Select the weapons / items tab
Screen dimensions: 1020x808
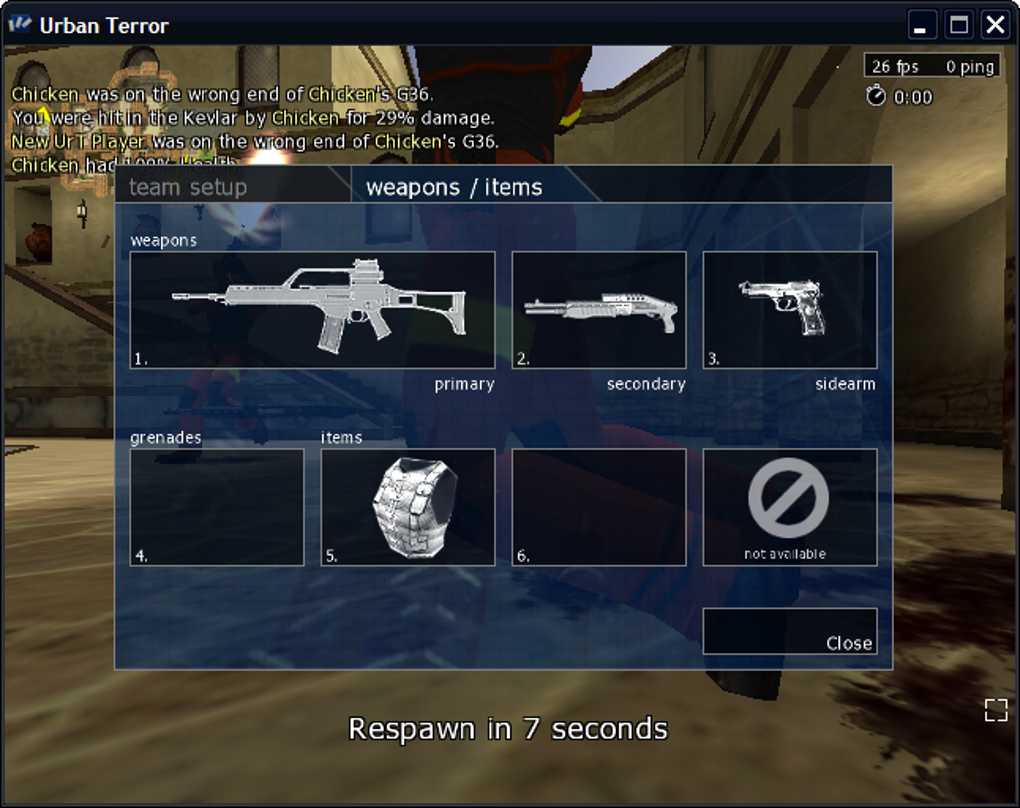pyautogui.click(x=454, y=187)
